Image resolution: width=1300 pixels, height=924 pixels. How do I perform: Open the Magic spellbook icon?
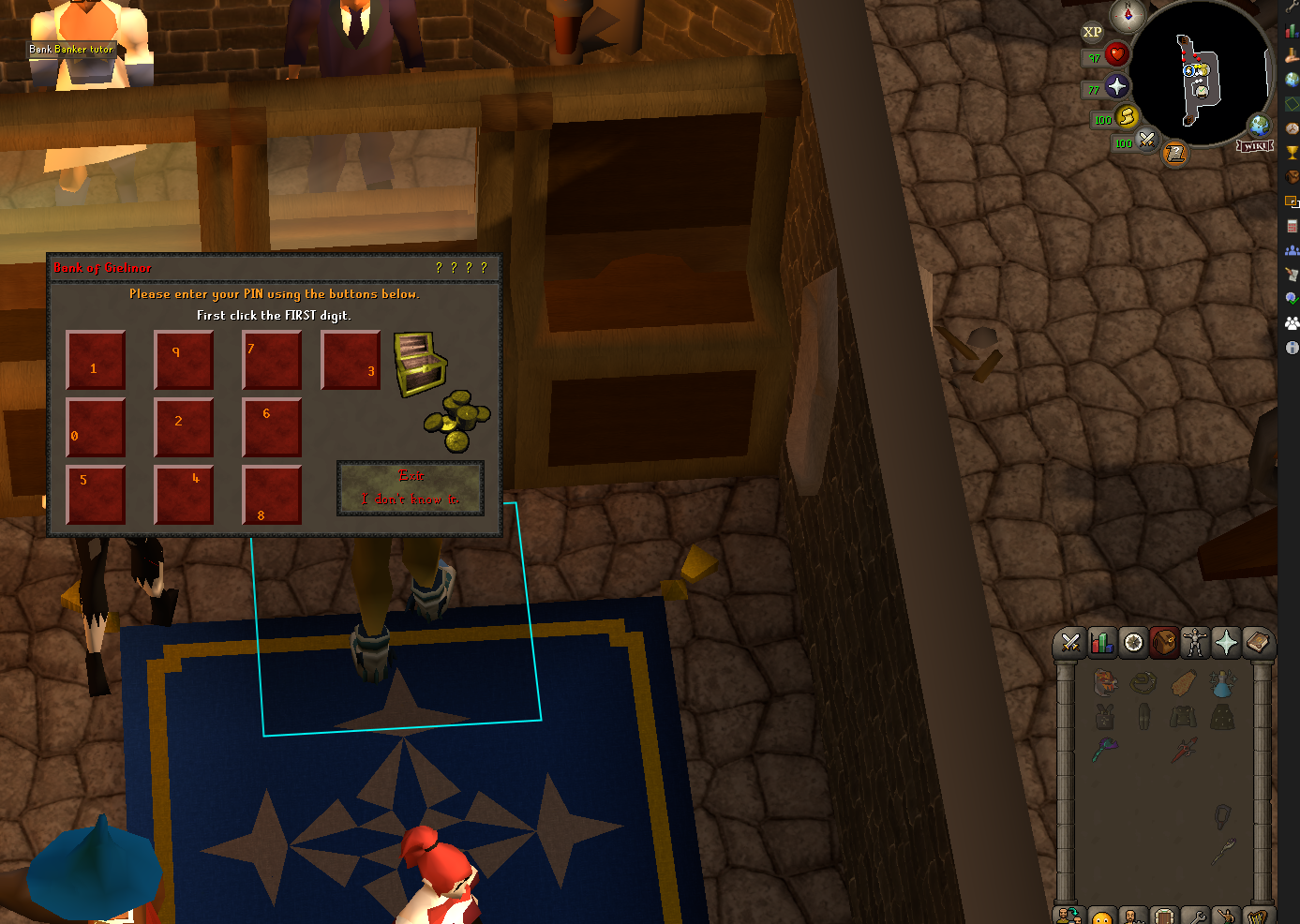point(1257,643)
